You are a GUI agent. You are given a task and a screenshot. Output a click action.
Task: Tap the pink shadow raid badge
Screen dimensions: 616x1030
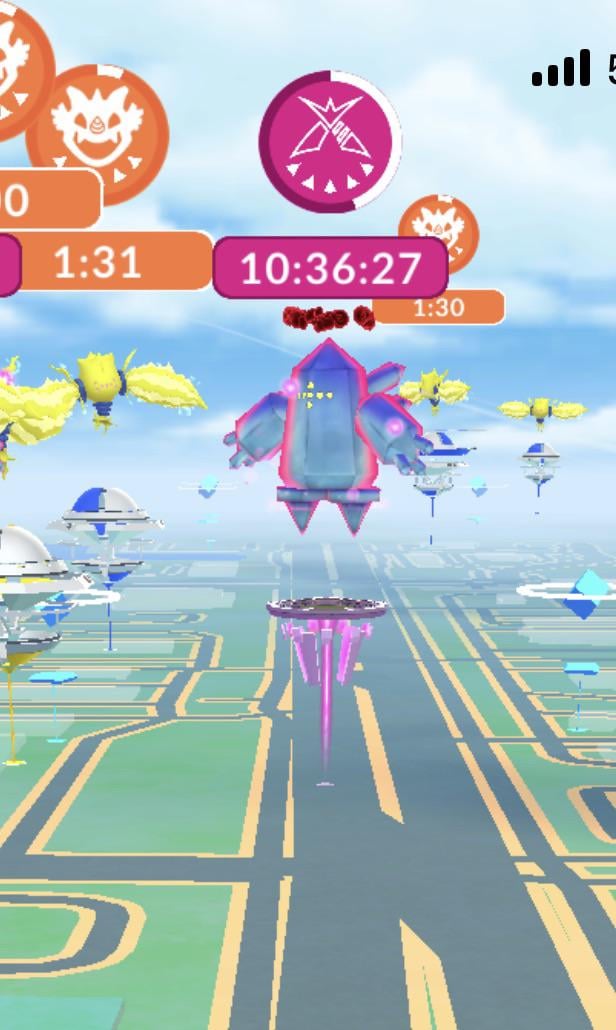tap(329, 142)
